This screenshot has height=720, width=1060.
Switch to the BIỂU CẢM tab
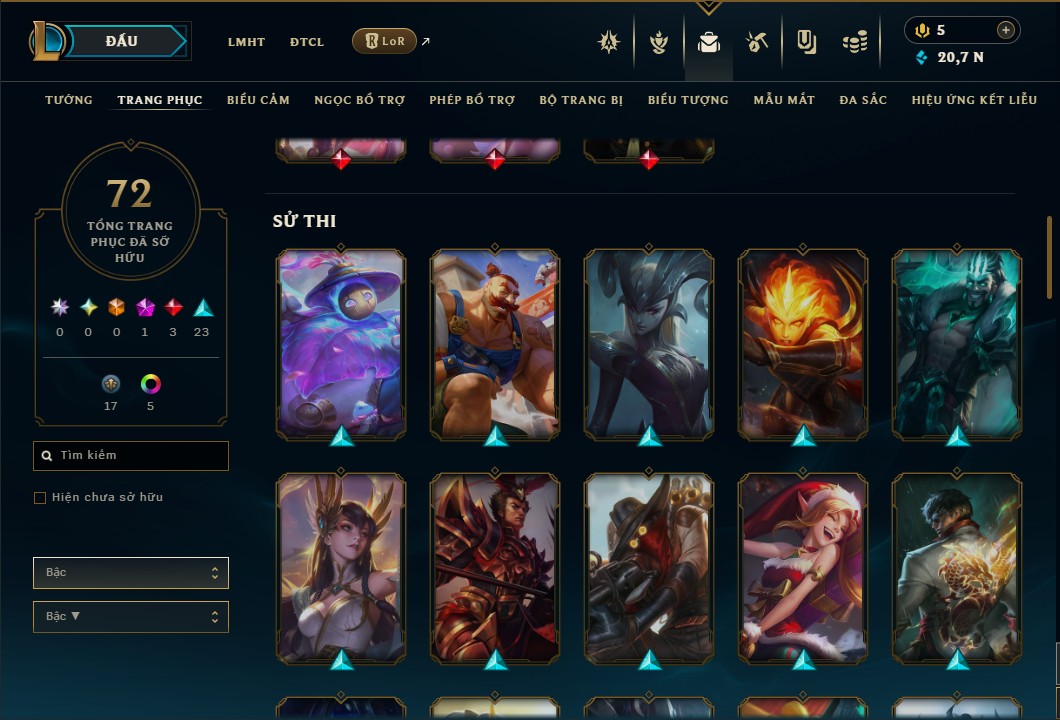pos(258,100)
